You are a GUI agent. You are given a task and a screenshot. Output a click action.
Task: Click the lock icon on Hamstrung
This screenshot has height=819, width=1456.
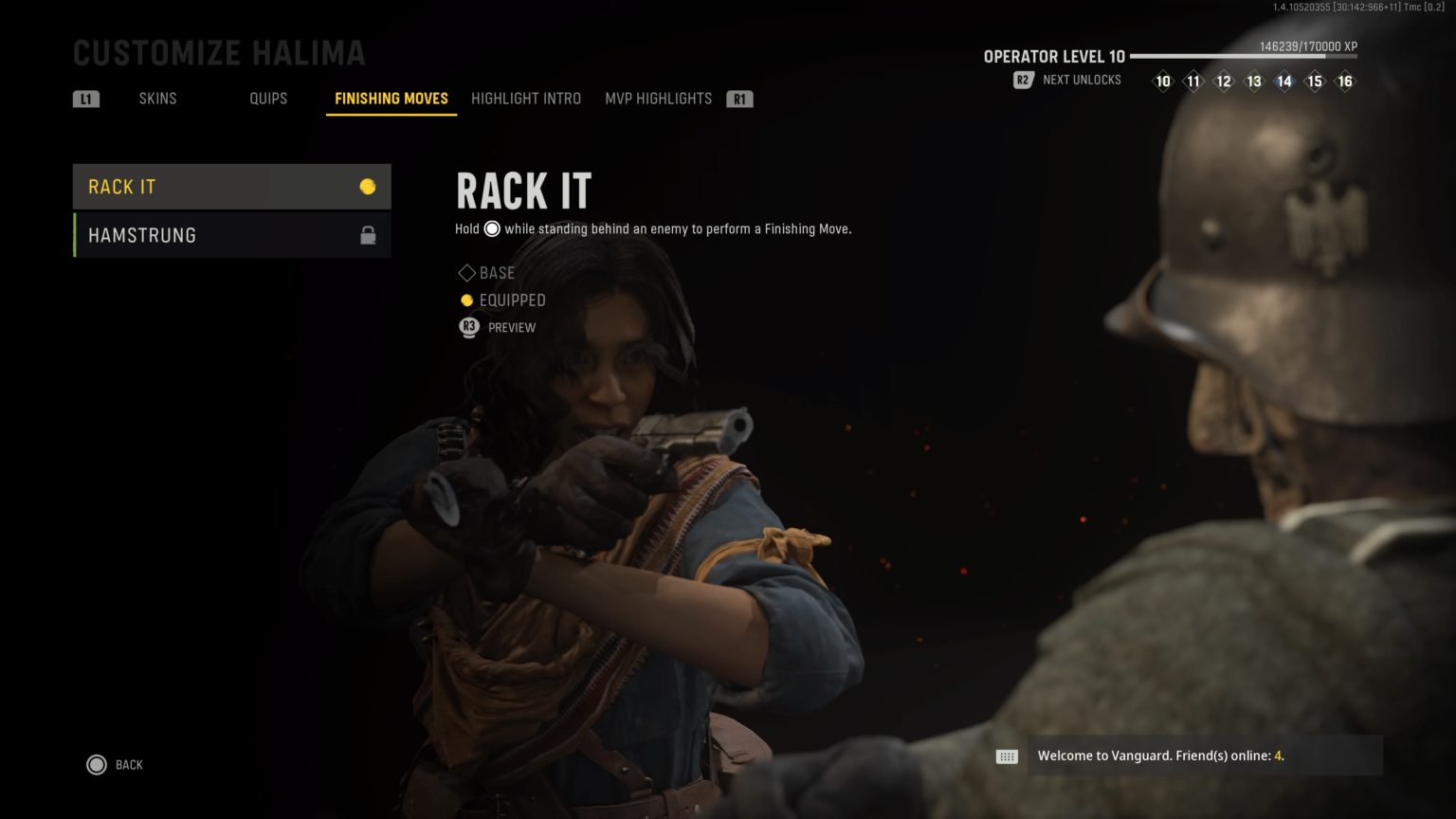369,234
